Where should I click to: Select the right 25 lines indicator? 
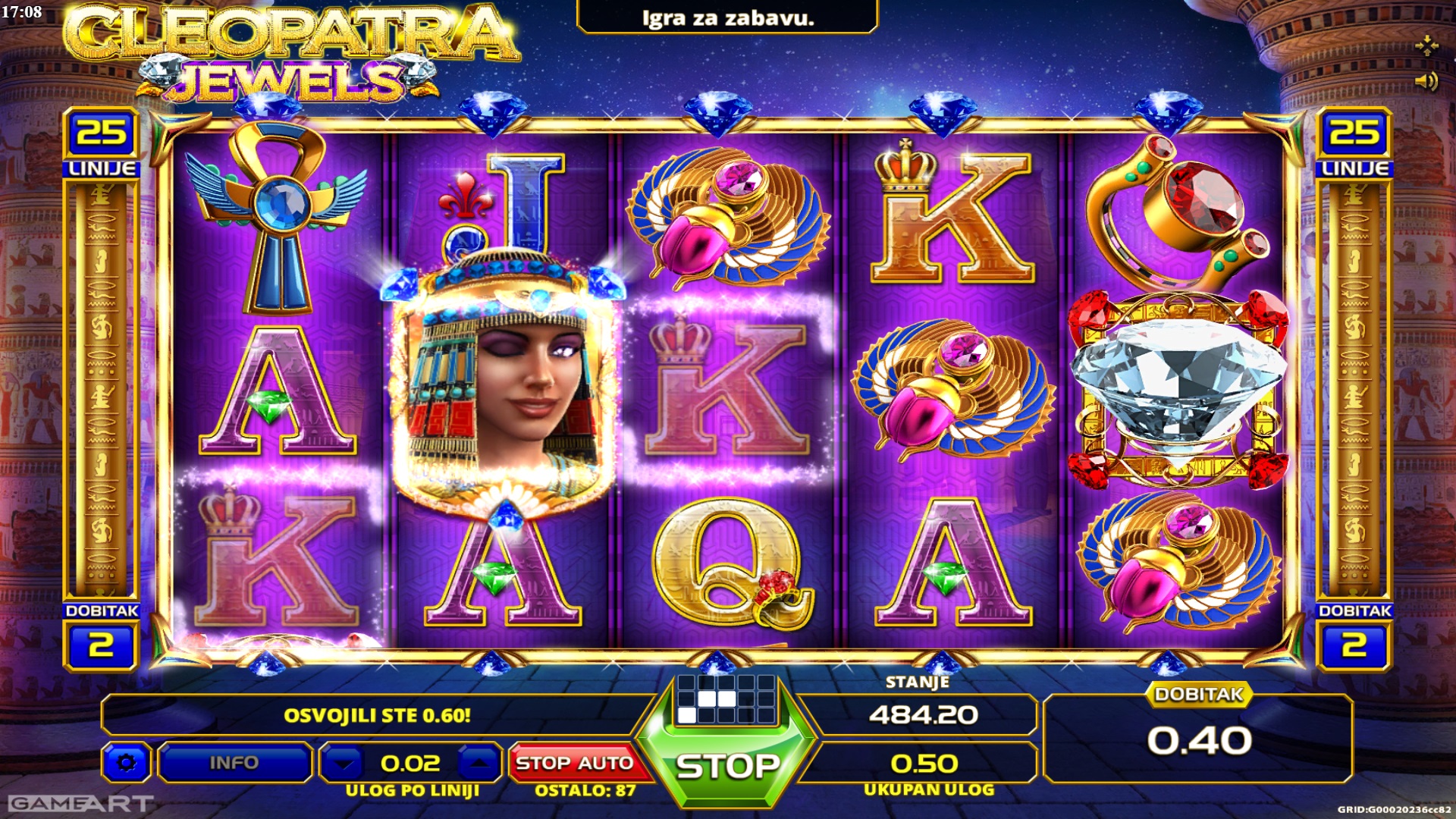(1354, 133)
